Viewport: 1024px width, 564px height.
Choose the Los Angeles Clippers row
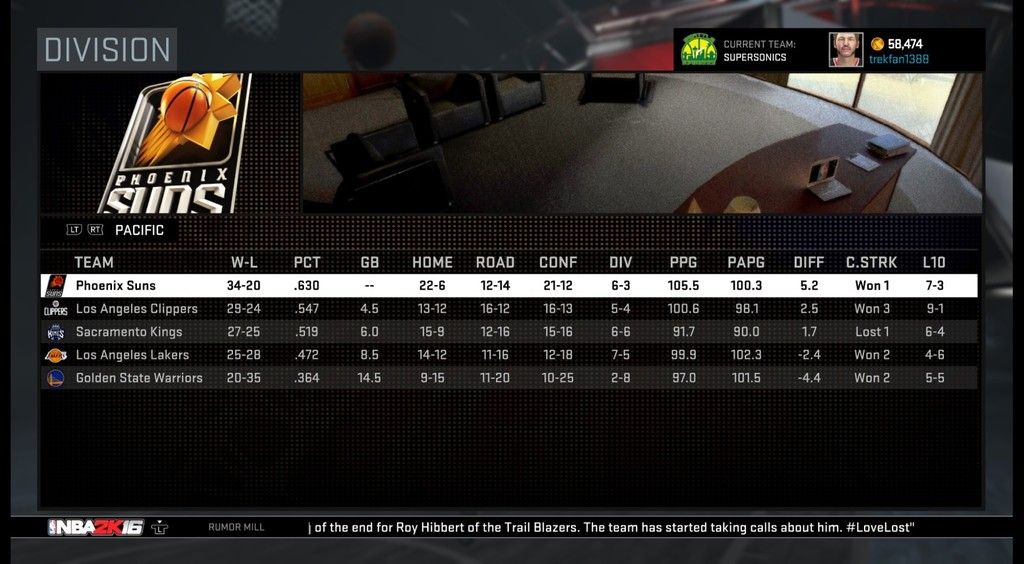click(x=508, y=309)
